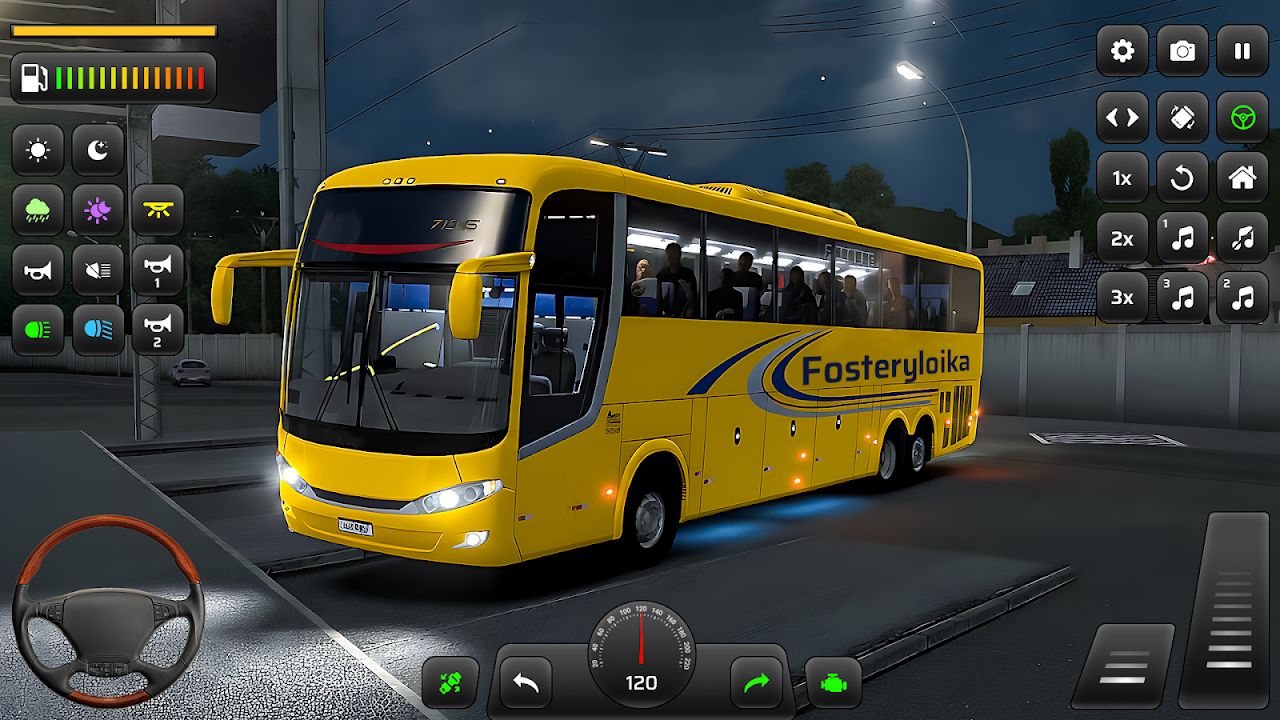
Task: Choose the 3x speed option
Action: [x=1122, y=297]
